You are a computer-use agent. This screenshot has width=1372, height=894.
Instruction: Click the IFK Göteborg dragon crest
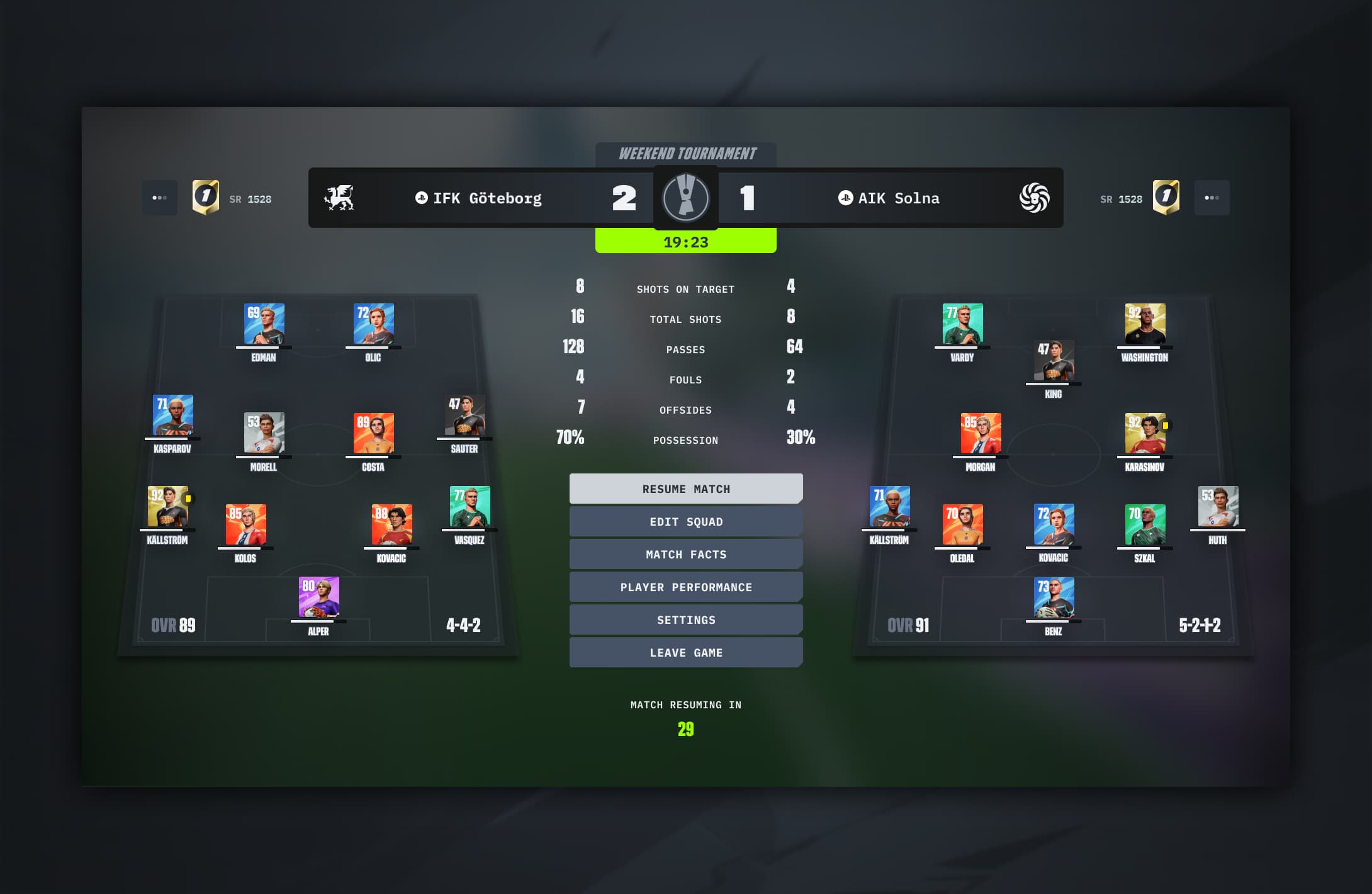pyautogui.click(x=340, y=198)
